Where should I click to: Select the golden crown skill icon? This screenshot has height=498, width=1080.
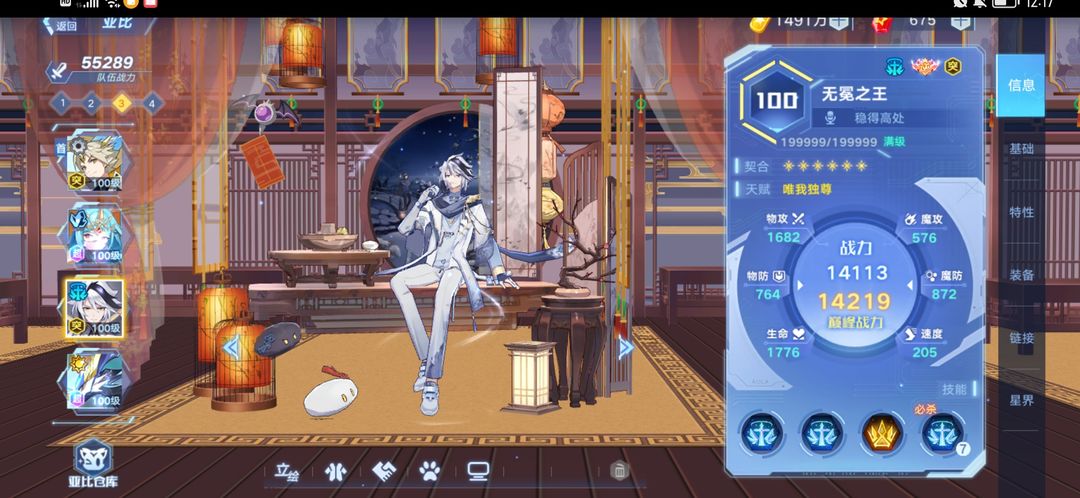[x=881, y=433]
